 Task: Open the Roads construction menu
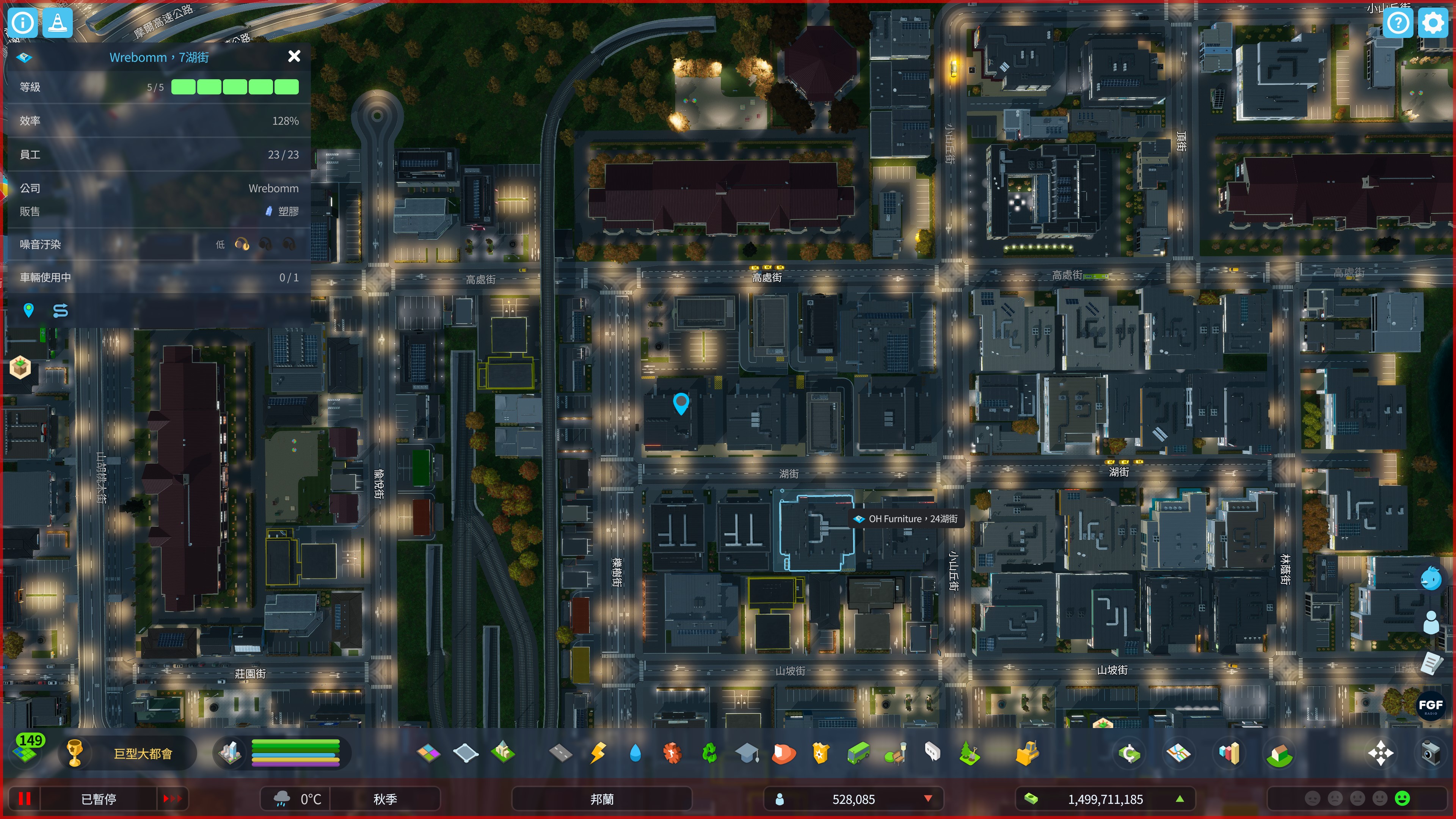coord(562,753)
